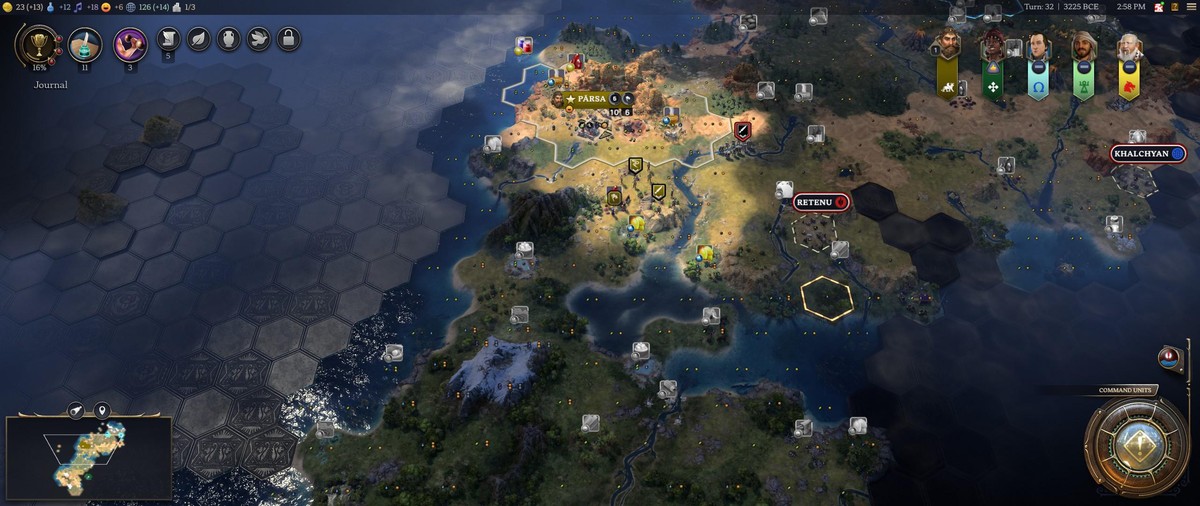This screenshot has height=506, width=1200.
Task: Click the padlock unlocks icon
Action: [x=288, y=39]
